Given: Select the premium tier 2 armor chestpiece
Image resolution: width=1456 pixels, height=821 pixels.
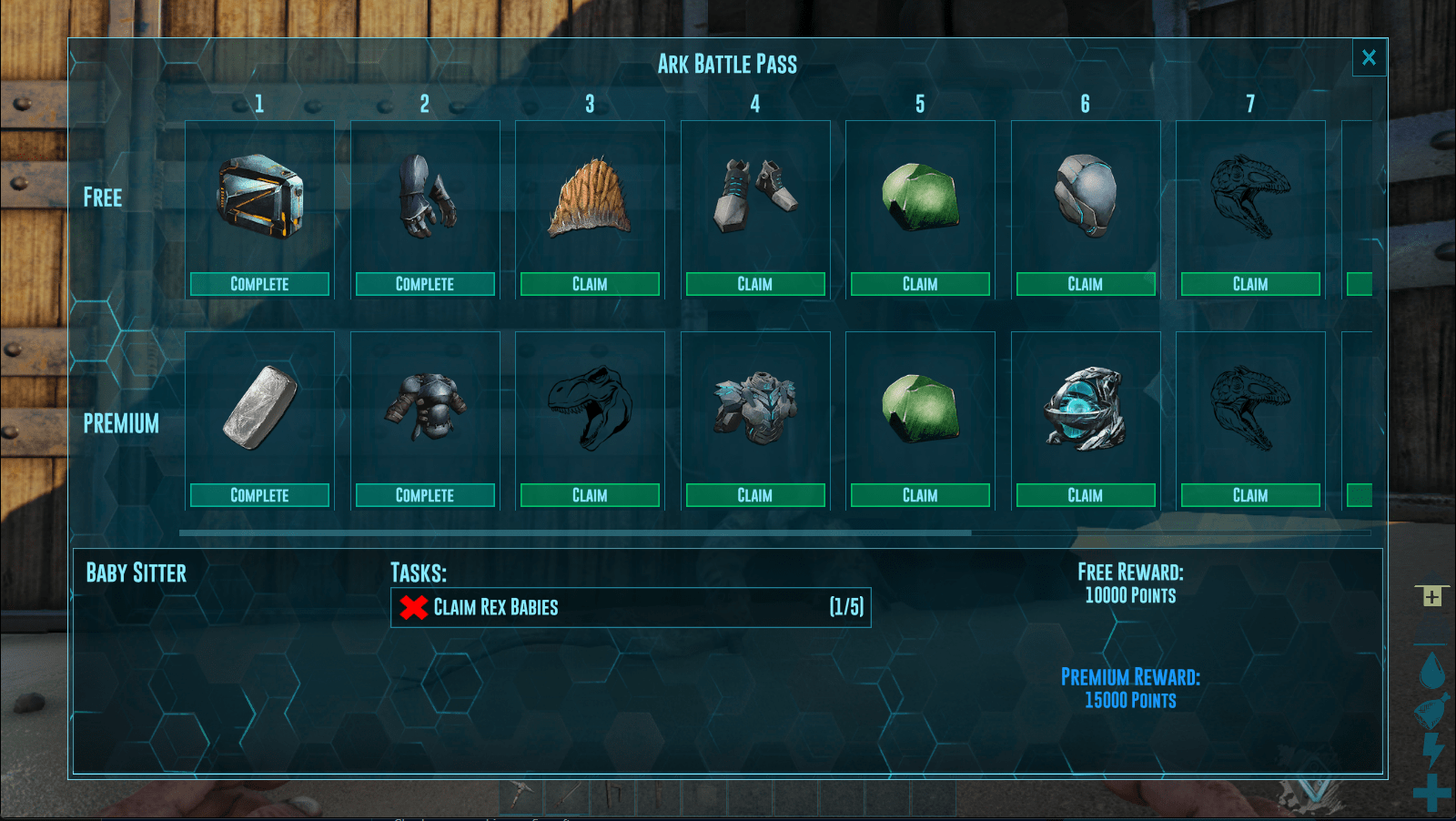Looking at the screenshot, I should pos(425,408).
